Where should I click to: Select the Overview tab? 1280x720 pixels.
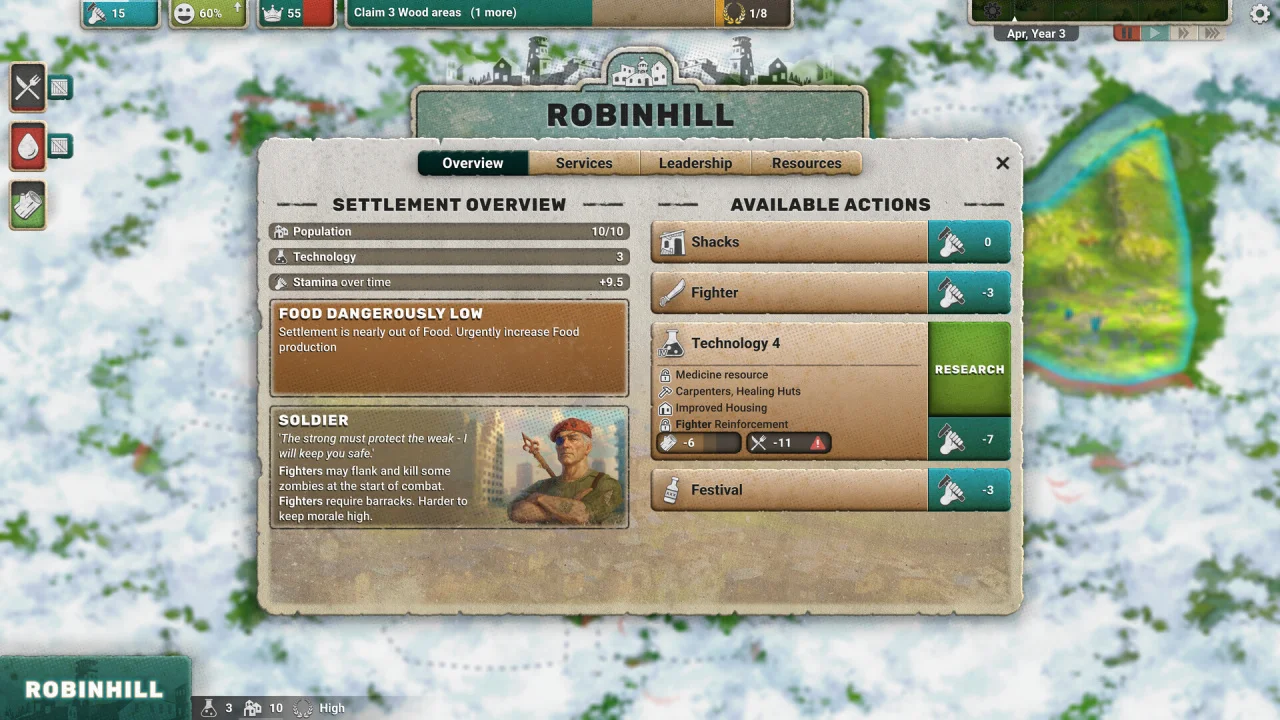(x=473, y=163)
